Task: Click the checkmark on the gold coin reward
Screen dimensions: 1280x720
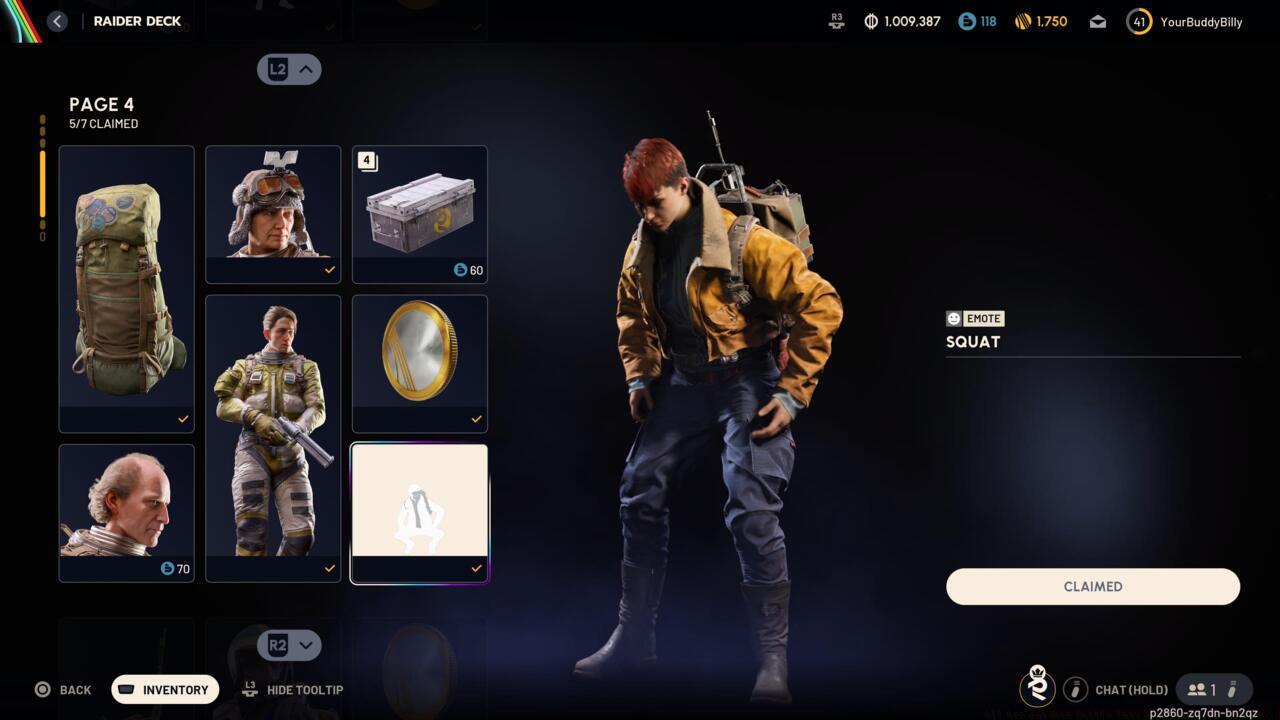Action: [x=476, y=419]
